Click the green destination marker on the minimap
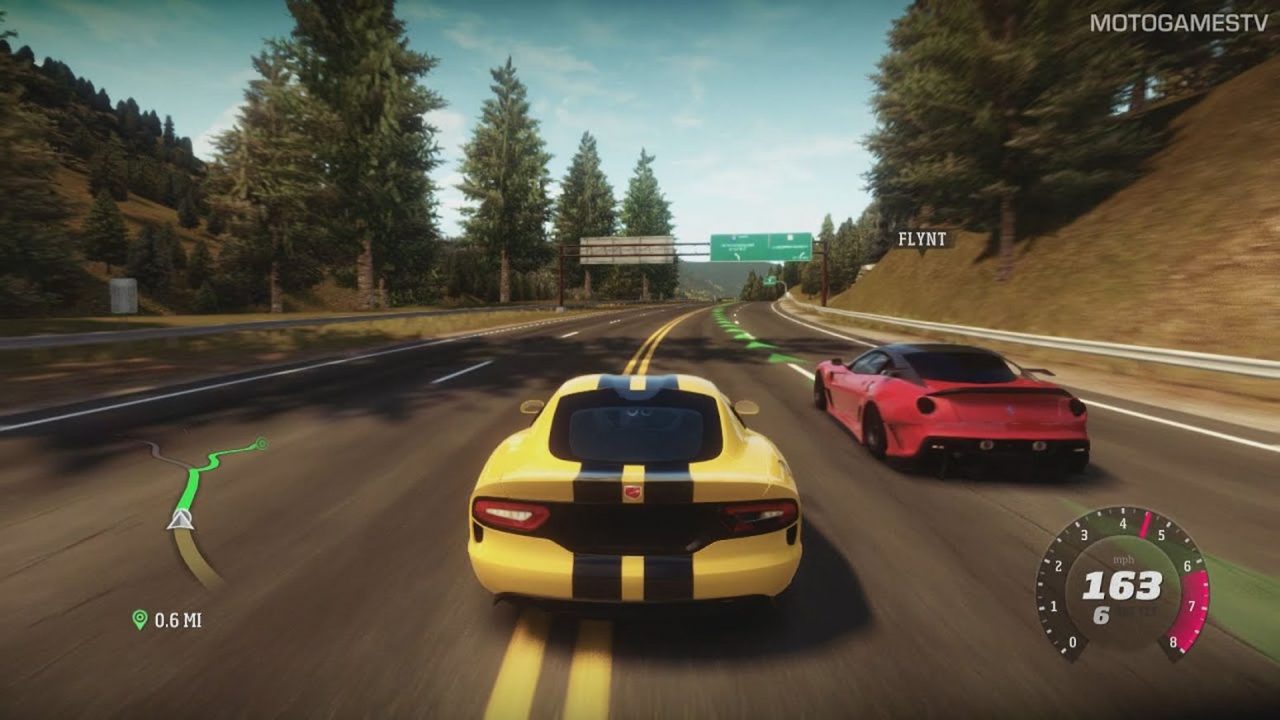 coord(261,442)
